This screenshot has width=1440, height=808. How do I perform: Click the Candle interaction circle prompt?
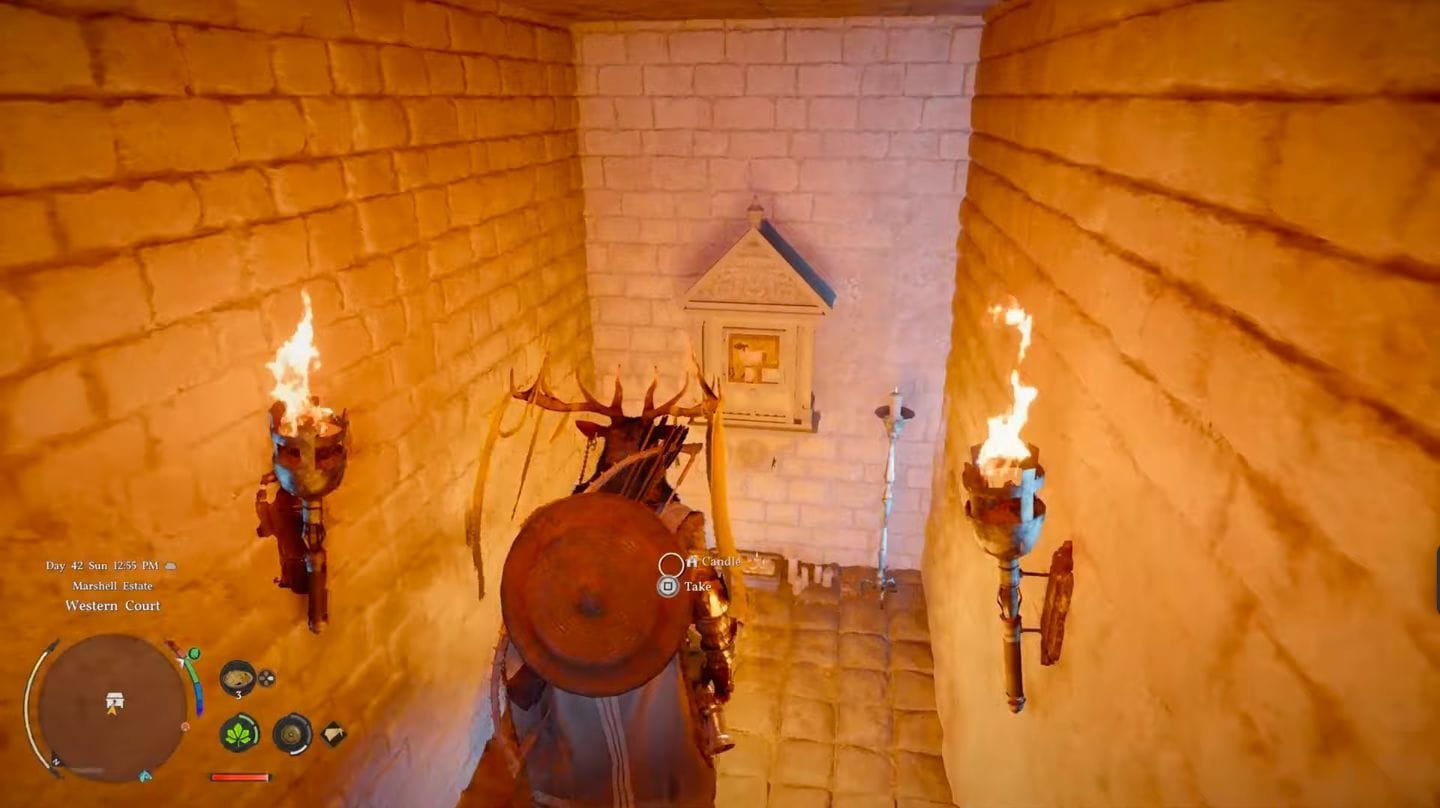coord(671,565)
